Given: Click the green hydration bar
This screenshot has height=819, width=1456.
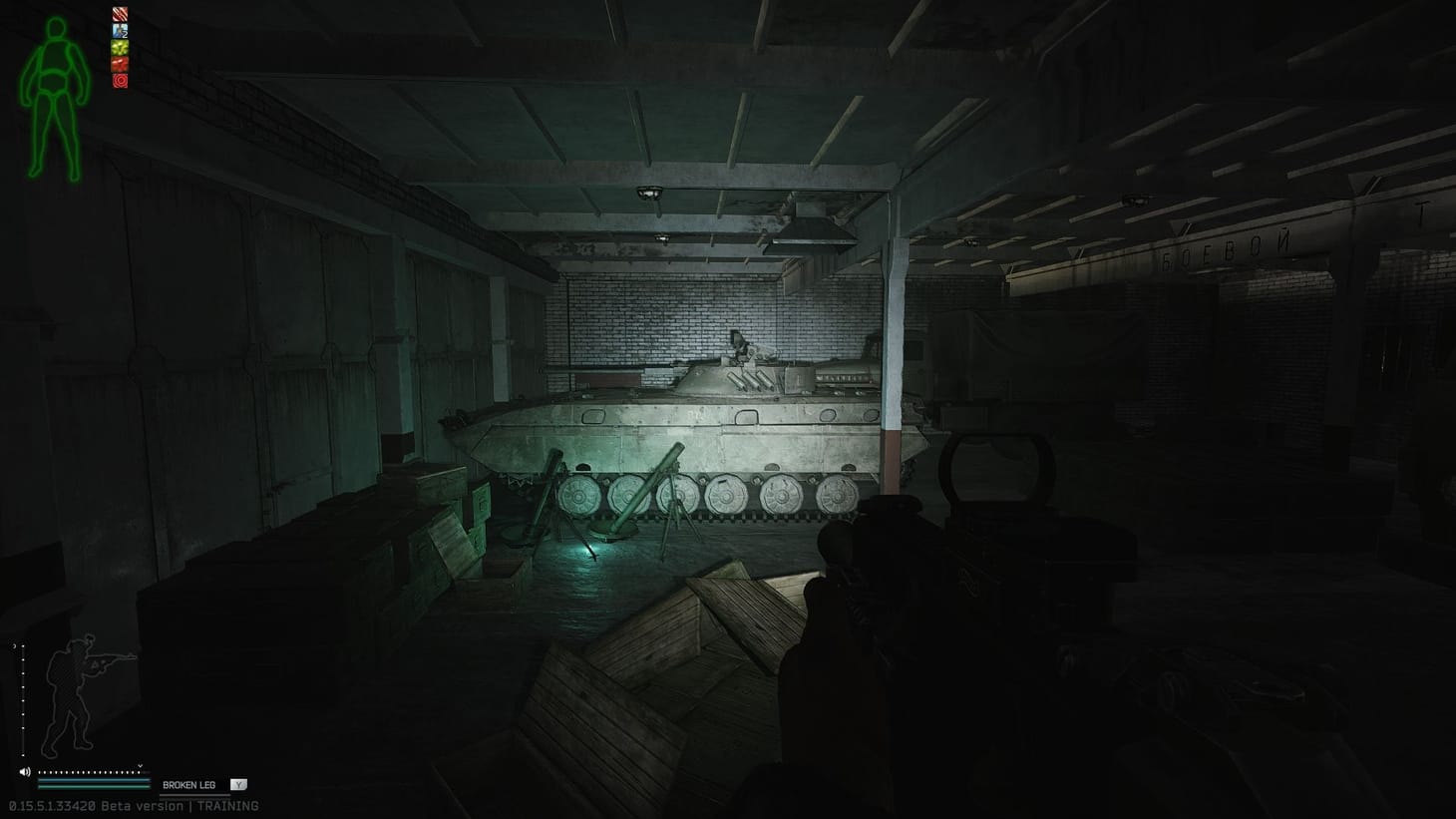Looking at the screenshot, I should (x=94, y=787).
